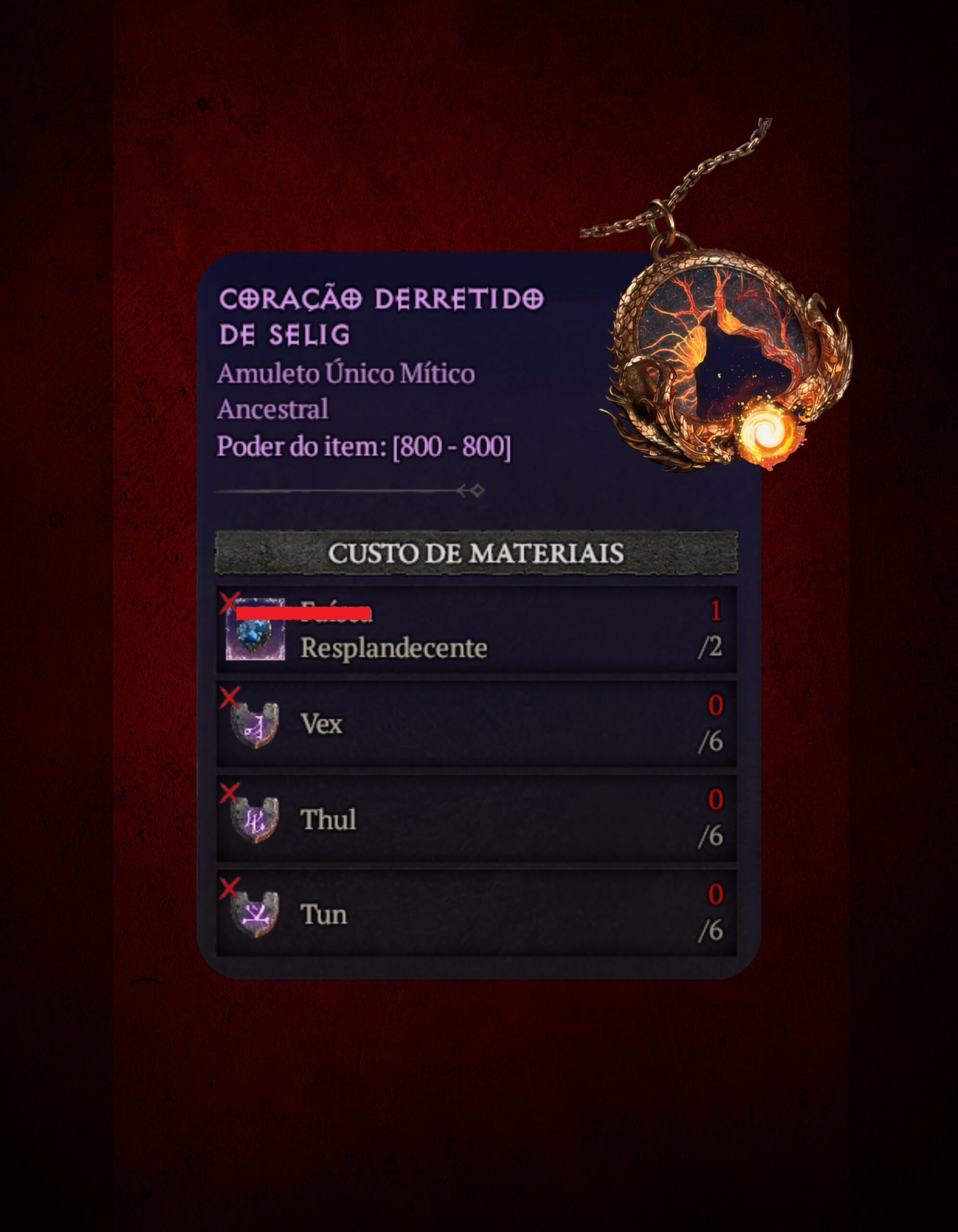Click the Vex rune icon
Viewport: 958px width, 1232px height.
[255, 725]
